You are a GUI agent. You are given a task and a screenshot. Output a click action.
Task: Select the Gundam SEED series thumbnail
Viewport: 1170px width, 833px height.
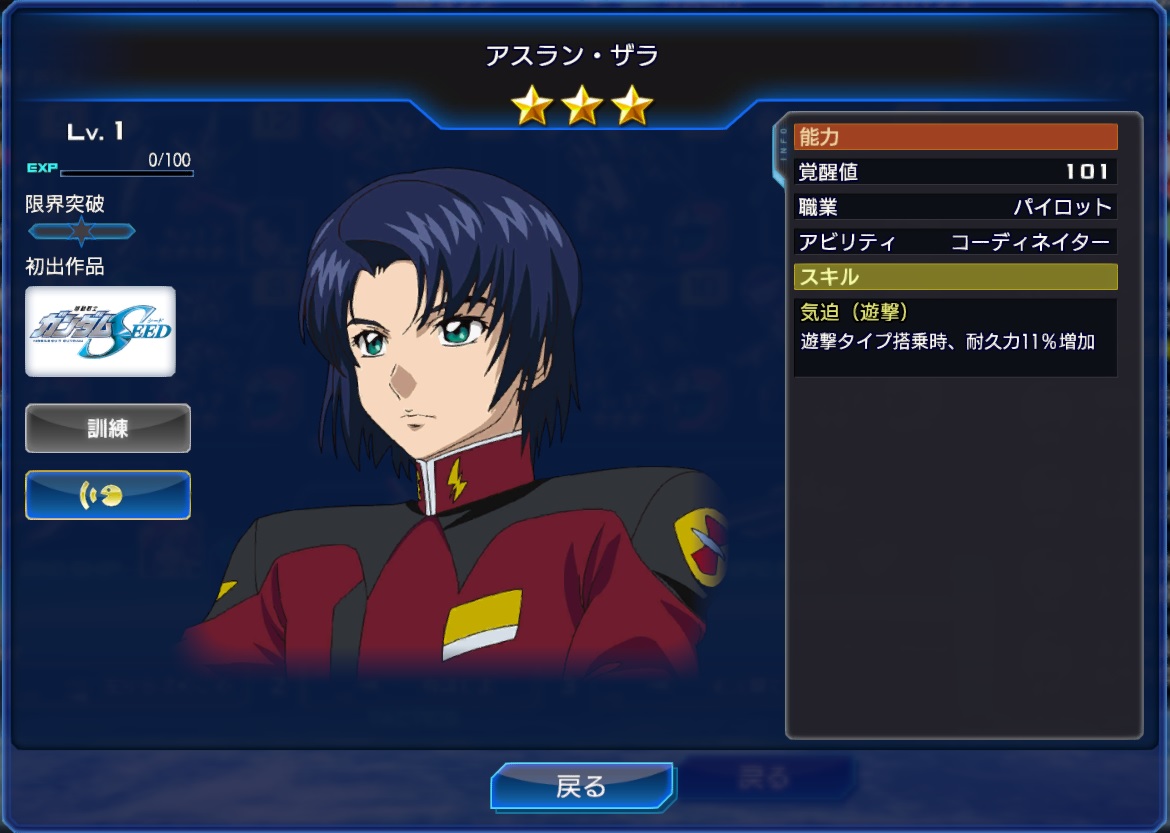pyautogui.click(x=100, y=331)
